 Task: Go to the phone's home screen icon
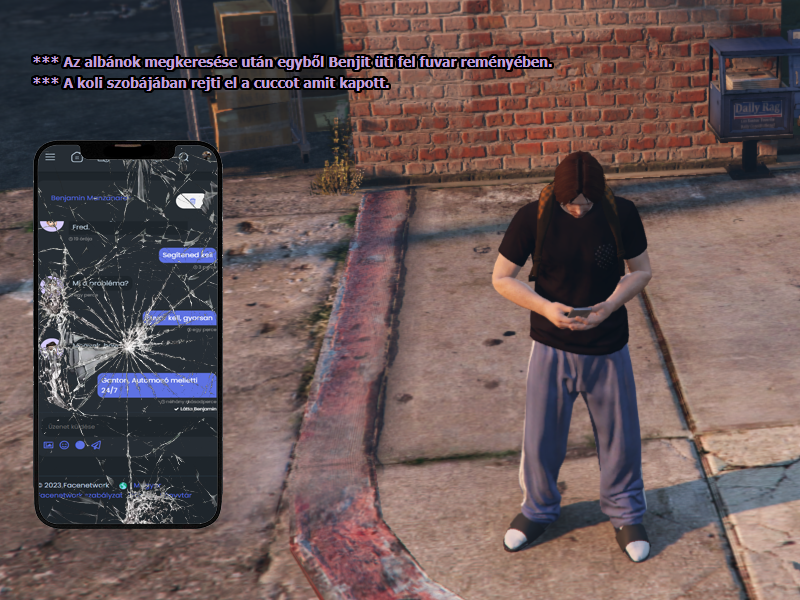click(x=77, y=157)
